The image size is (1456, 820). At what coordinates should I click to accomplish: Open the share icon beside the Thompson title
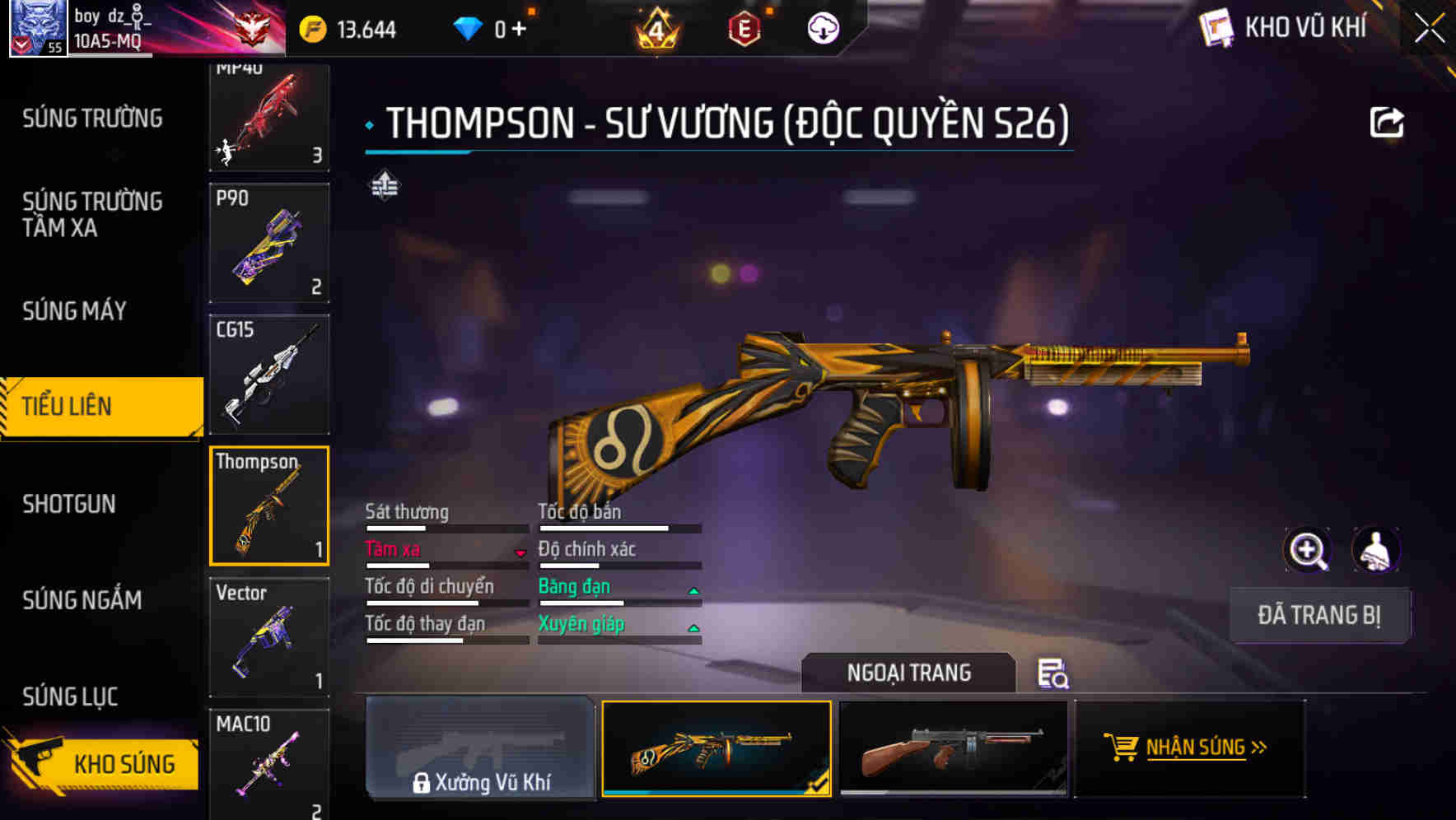(x=1387, y=121)
